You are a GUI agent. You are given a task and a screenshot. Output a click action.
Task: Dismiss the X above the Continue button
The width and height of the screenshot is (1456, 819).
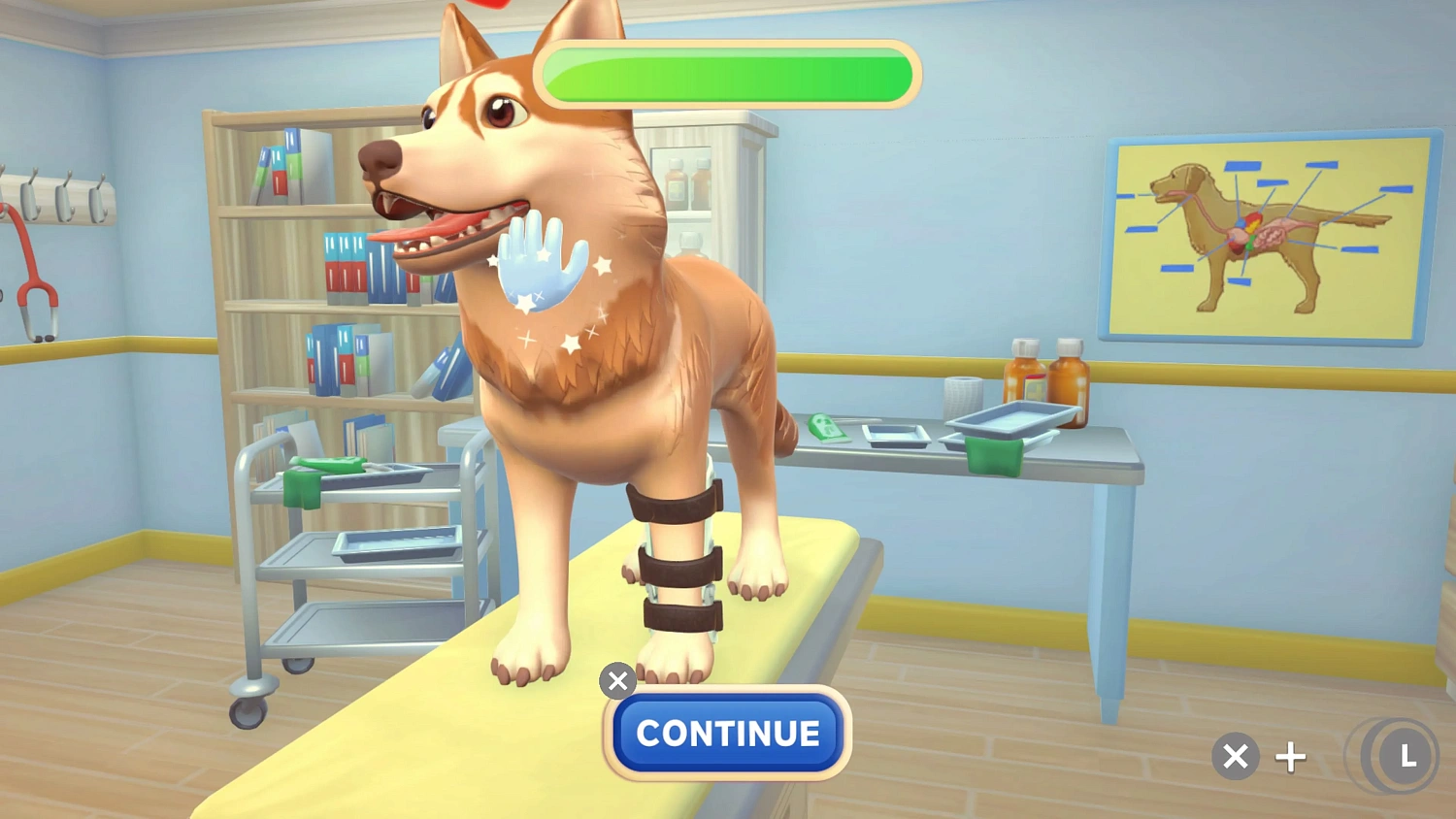tap(618, 681)
